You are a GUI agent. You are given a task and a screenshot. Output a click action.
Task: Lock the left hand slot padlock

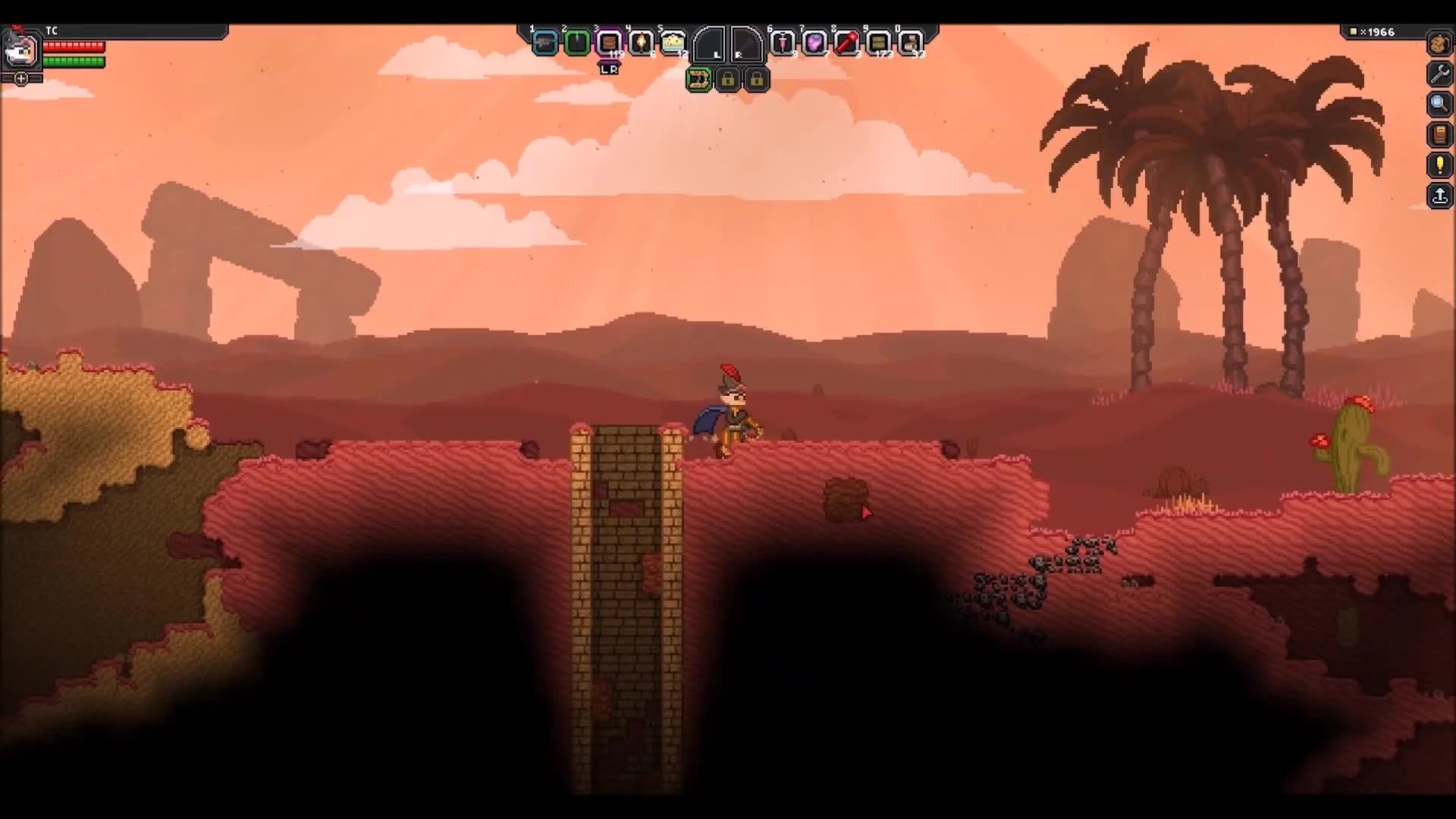coord(728,79)
